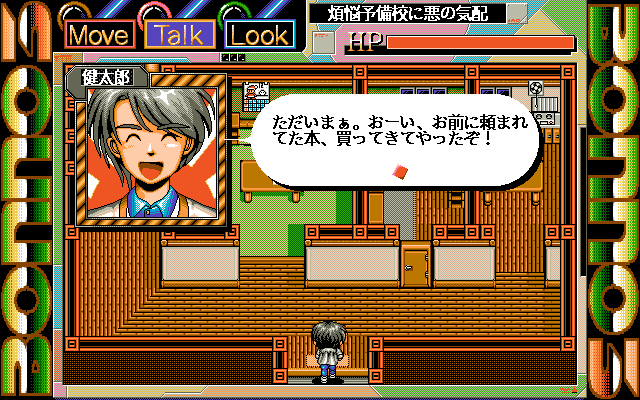Image resolution: width=640 pixels, height=400 pixels.
Task: Choose the Talk command
Action: tap(181, 35)
